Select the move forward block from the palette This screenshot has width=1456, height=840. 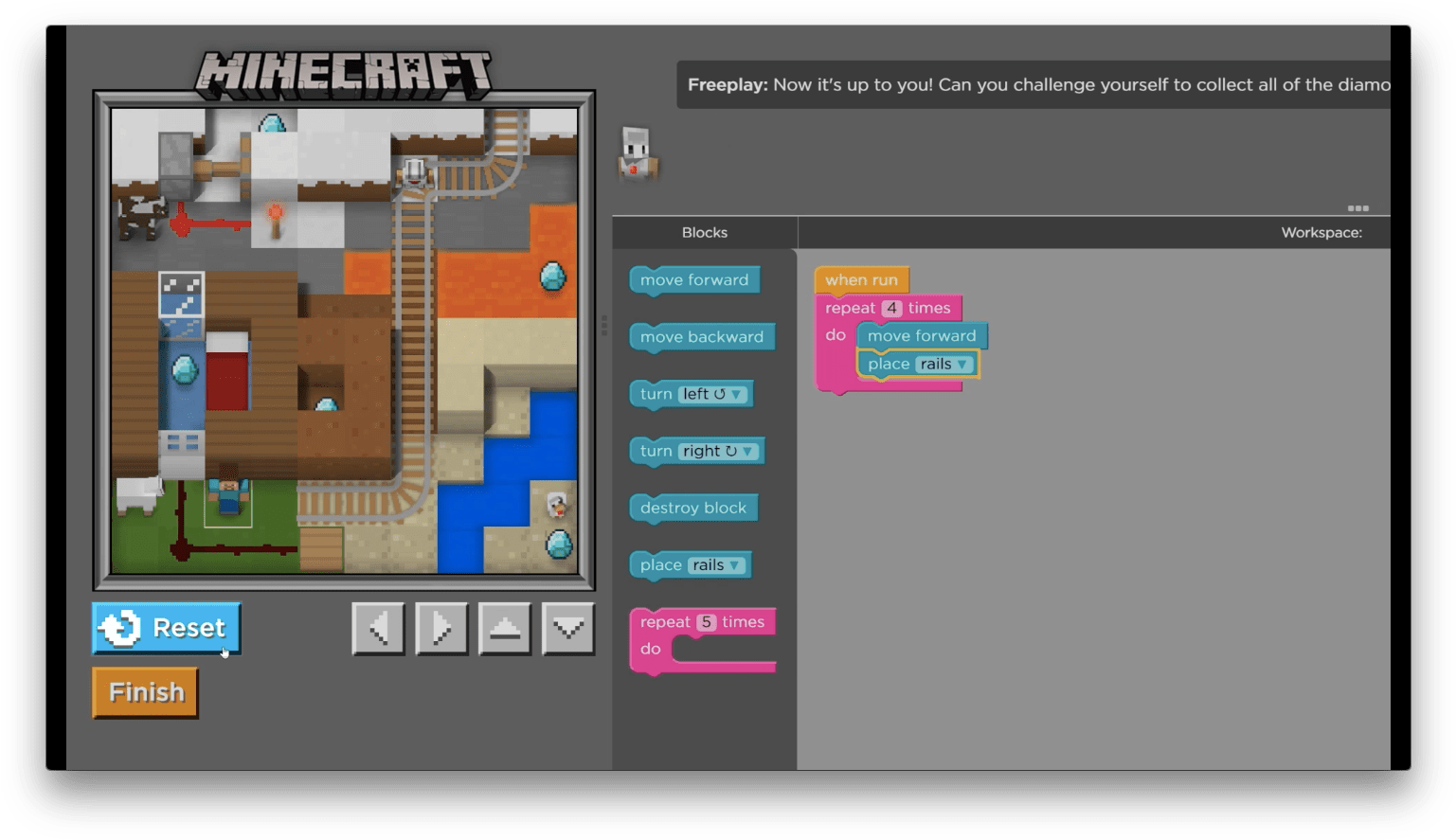[x=693, y=279]
